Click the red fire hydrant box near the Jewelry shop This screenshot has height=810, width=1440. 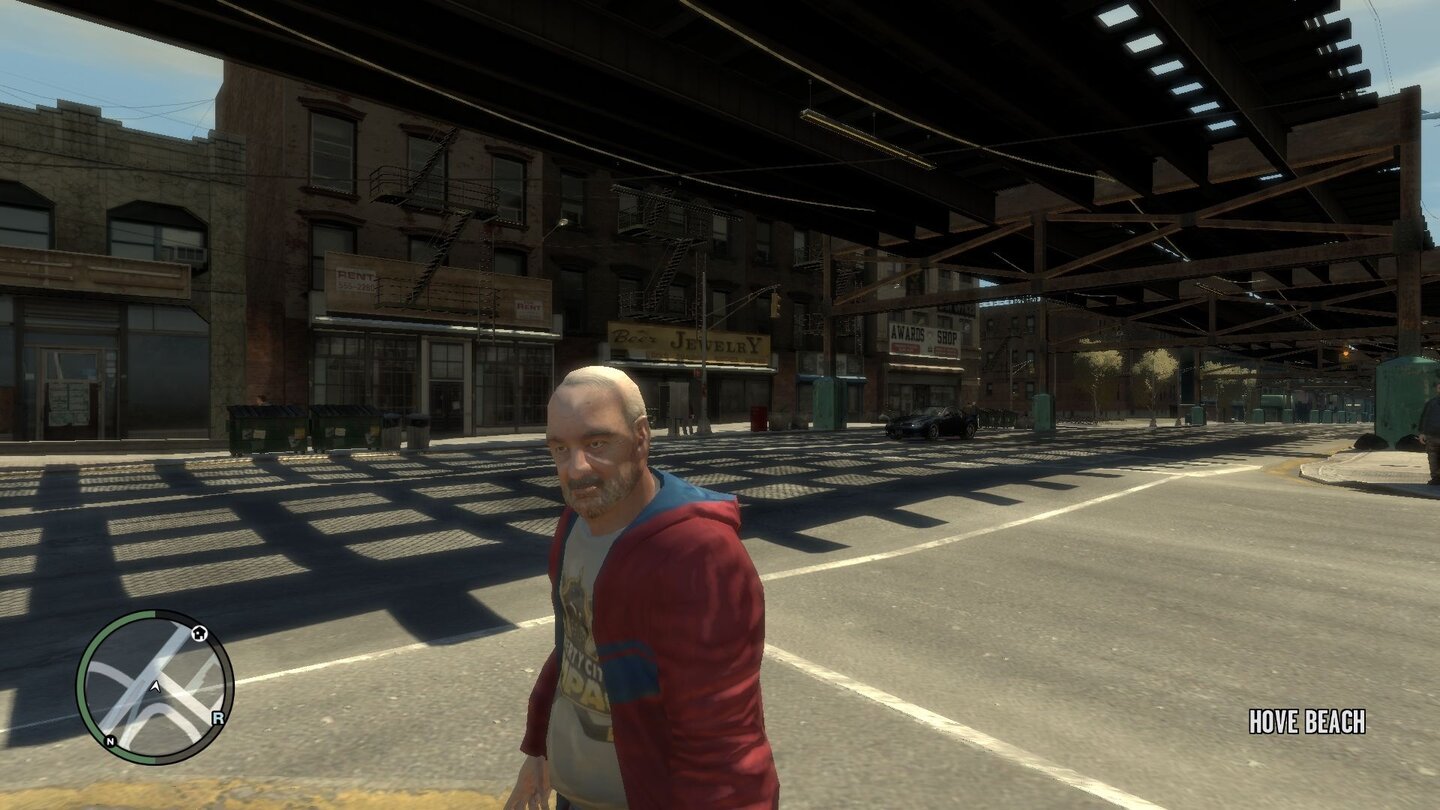pos(759,418)
